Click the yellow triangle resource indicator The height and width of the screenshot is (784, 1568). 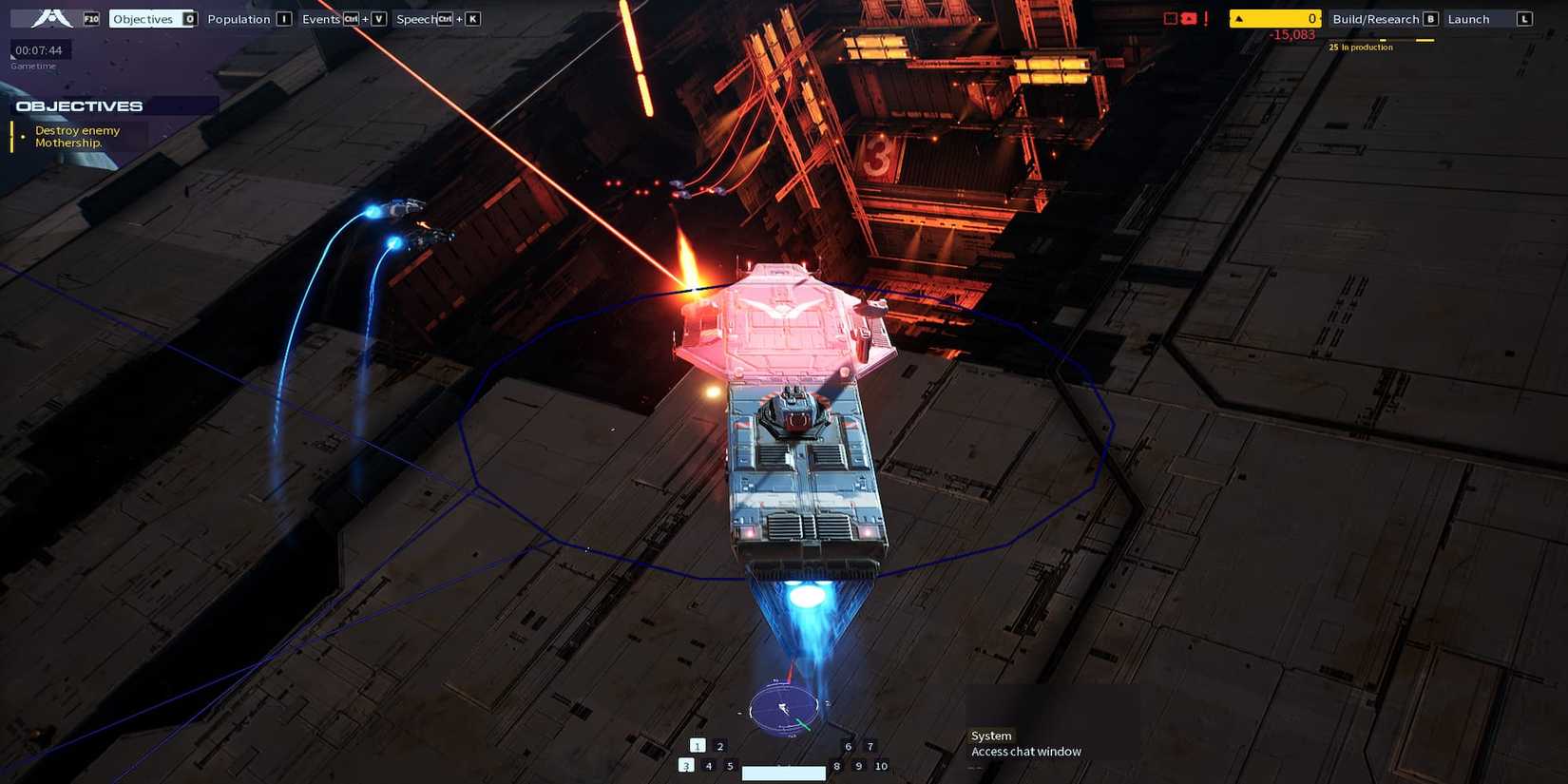tap(1240, 17)
